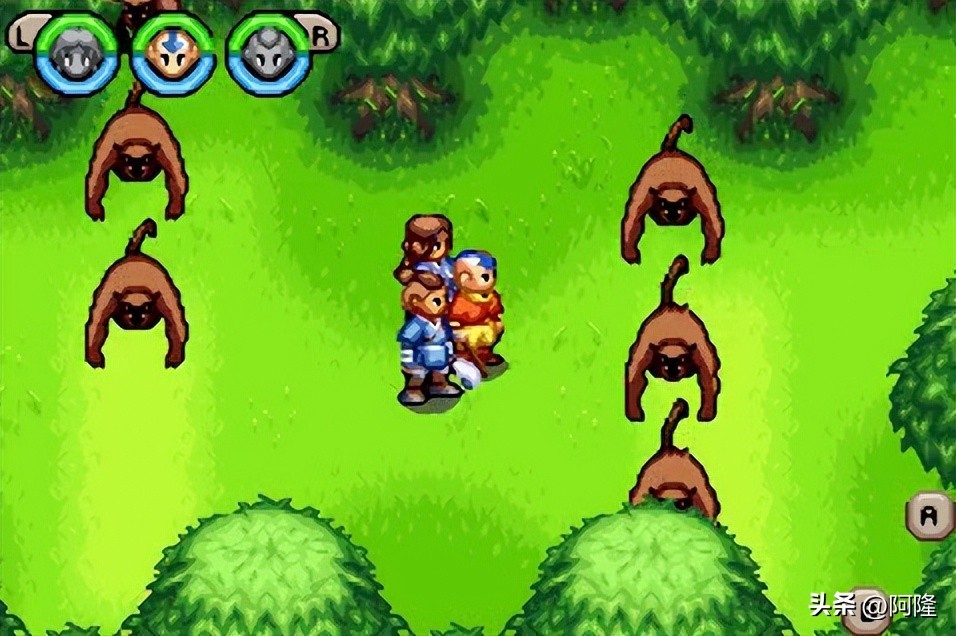Viewport: 956px width, 636px height.
Task: Select the greyed-out Katara portrait
Action: 77,55
